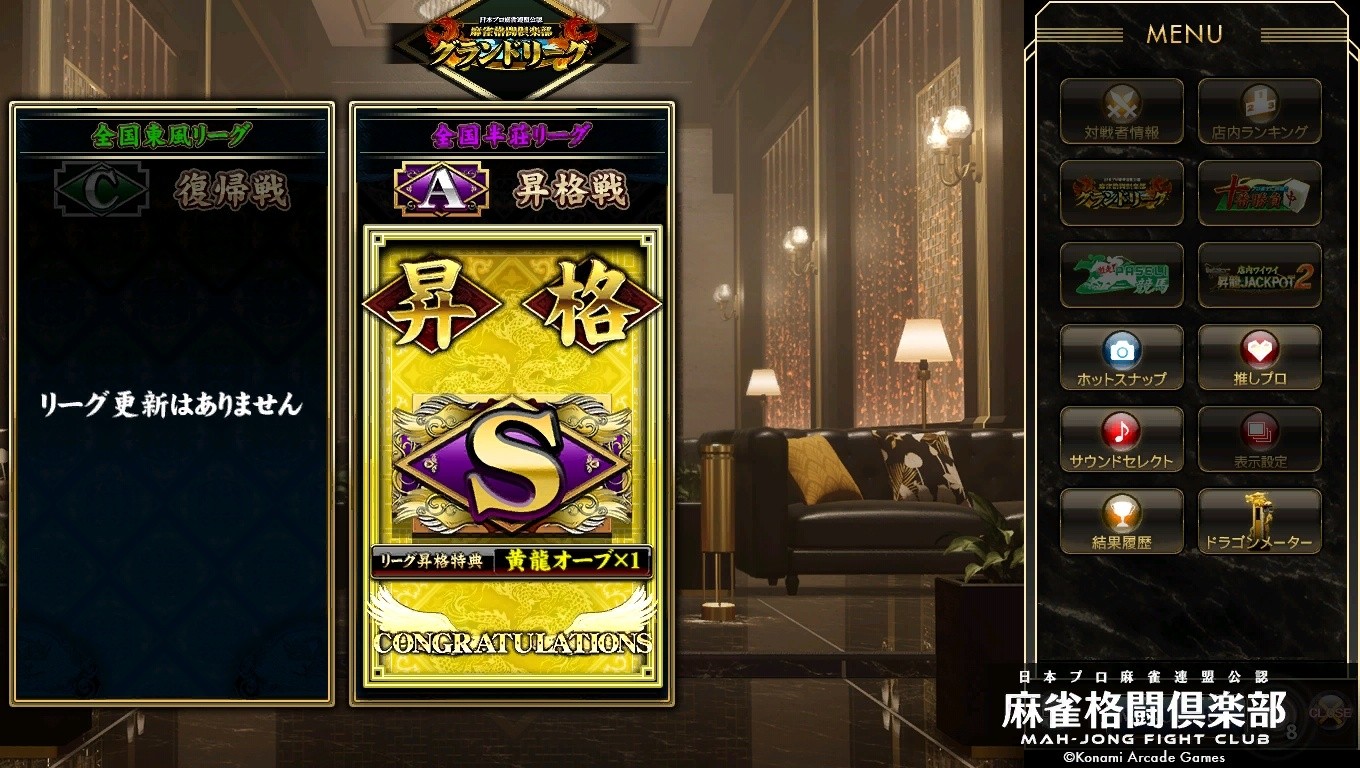Open ホットスナップ camera feature

pyautogui.click(x=1121, y=357)
